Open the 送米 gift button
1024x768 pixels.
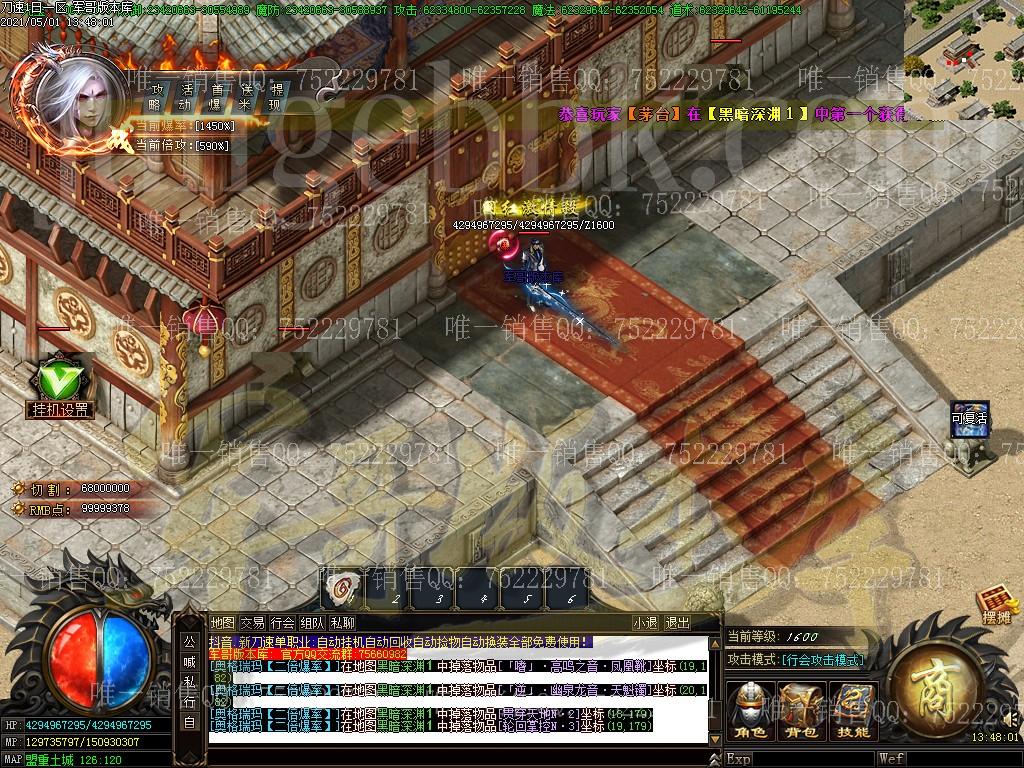246,96
